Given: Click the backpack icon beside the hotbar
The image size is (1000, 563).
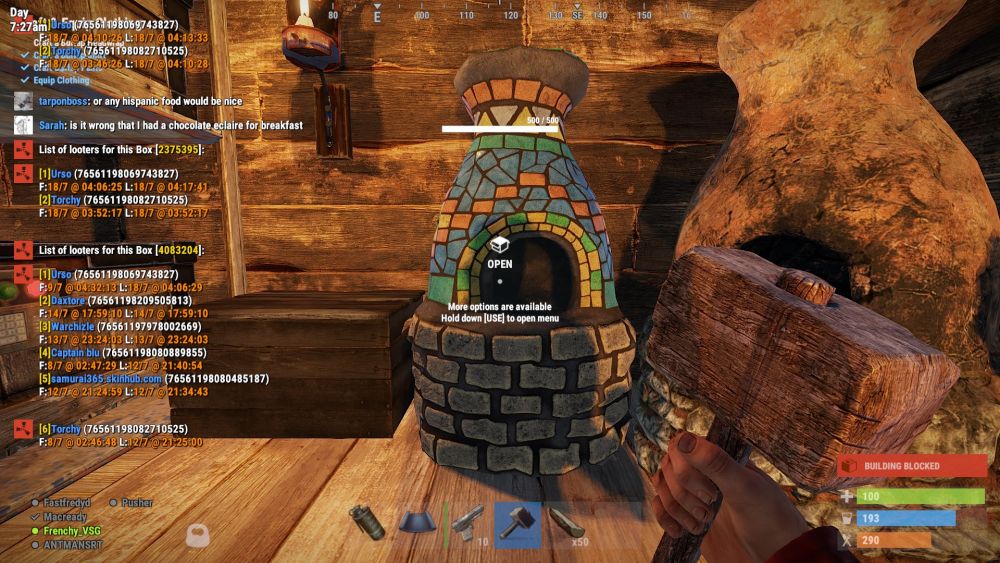Looking at the screenshot, I should pos(199,533).
